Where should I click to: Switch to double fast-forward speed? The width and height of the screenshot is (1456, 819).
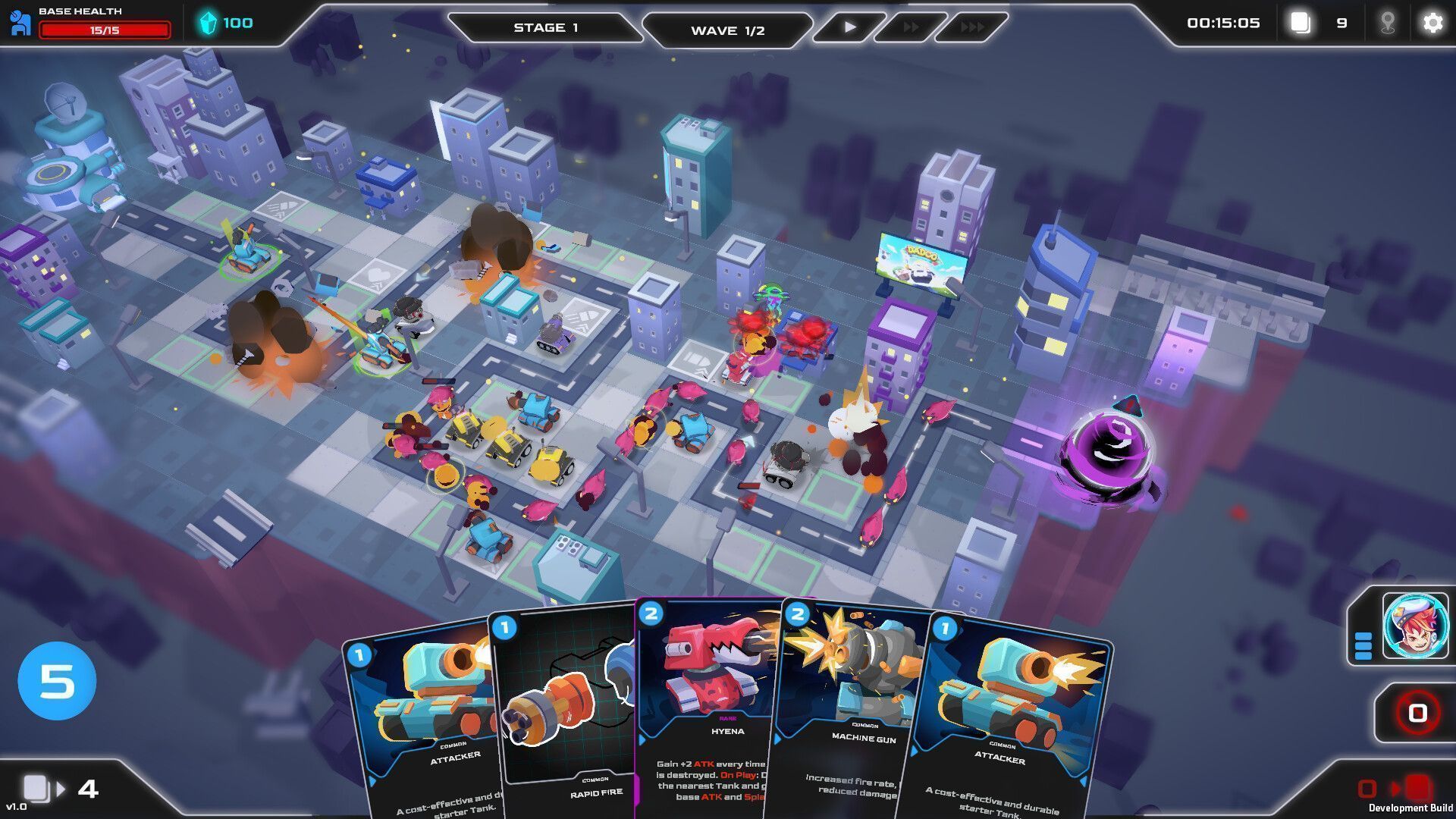[x=911, y=27]
